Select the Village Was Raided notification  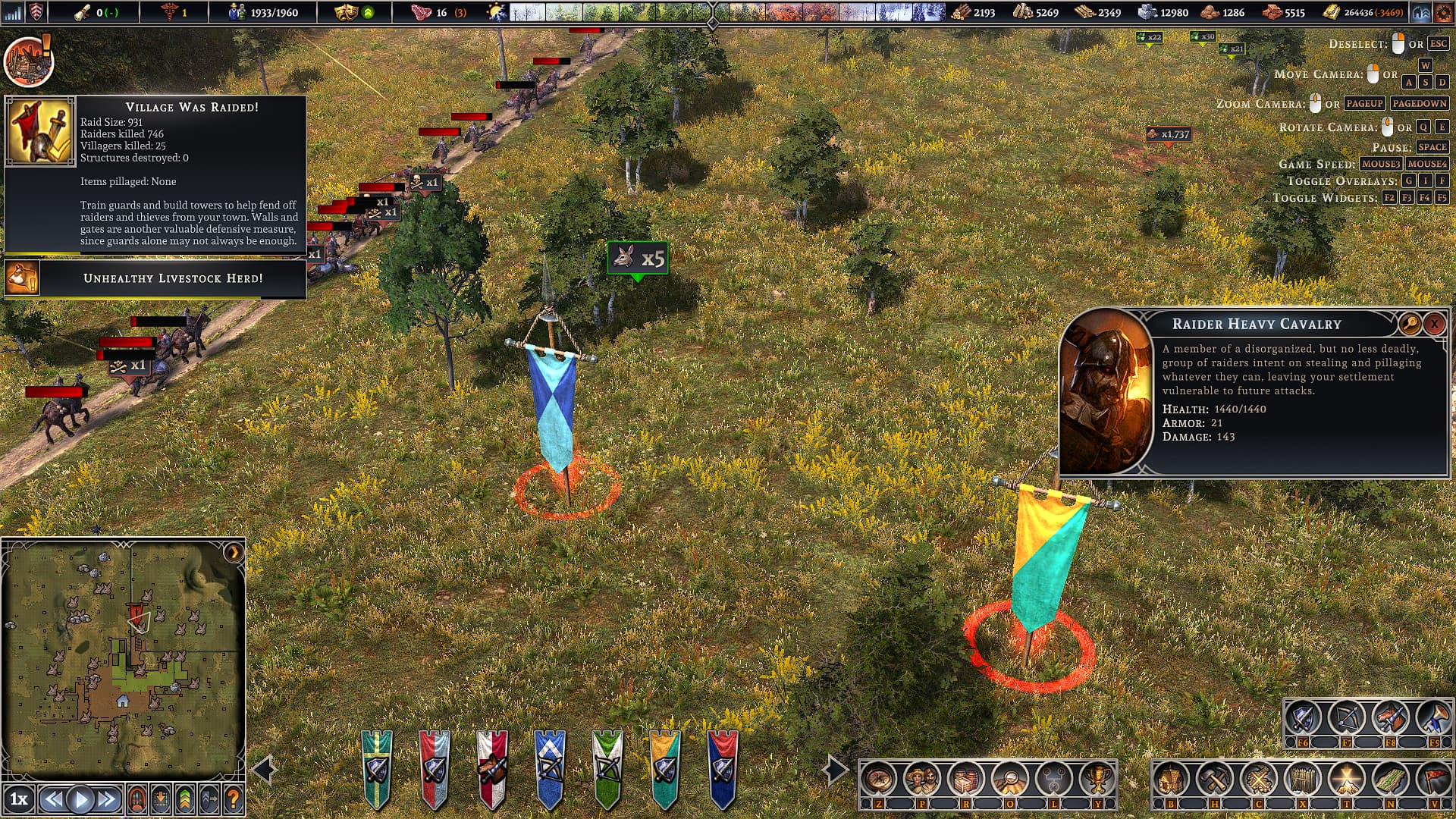point(155,173)
